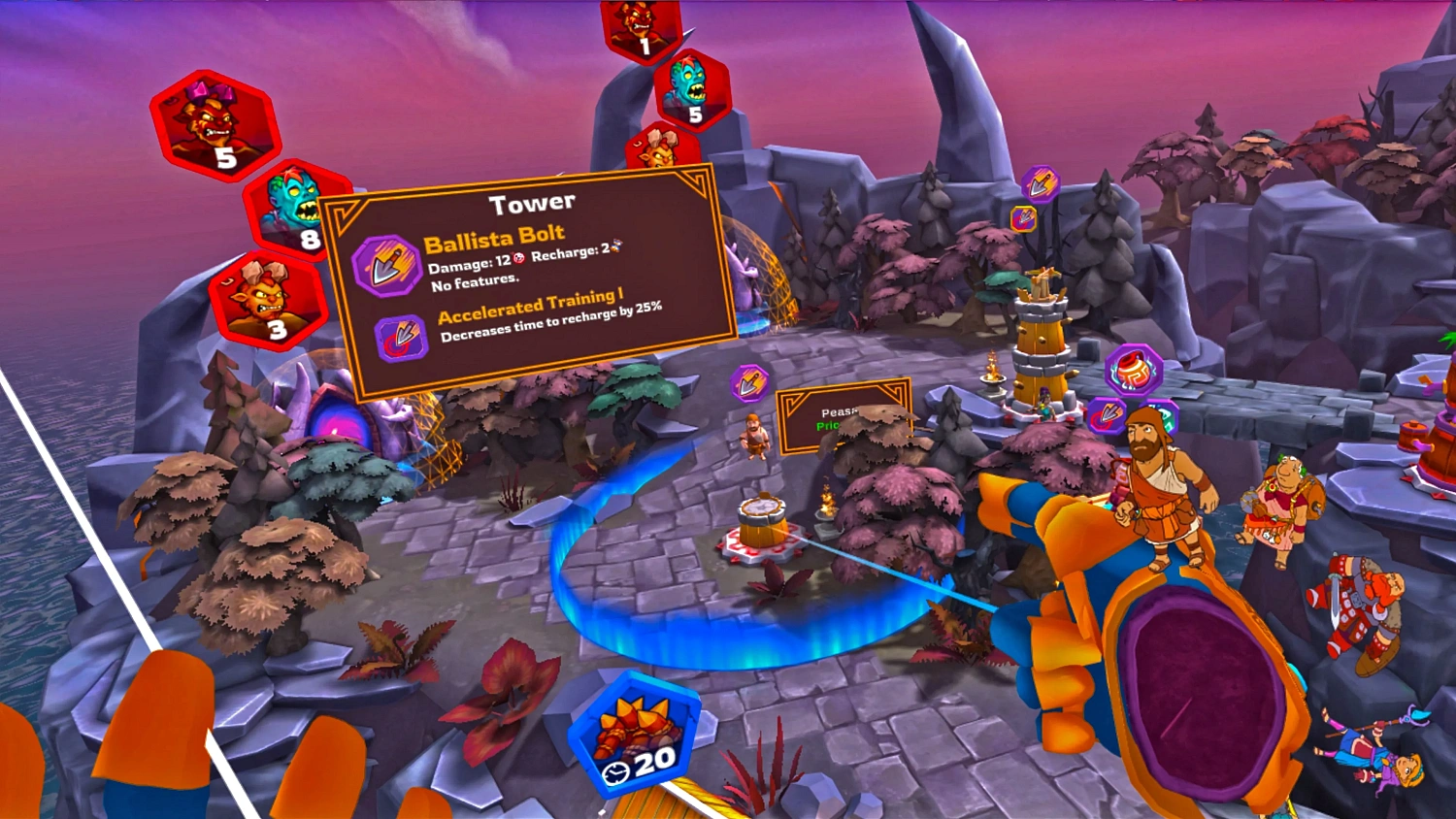
Task: Select the red devil wave icon showing 5
Action: (215, 127)
